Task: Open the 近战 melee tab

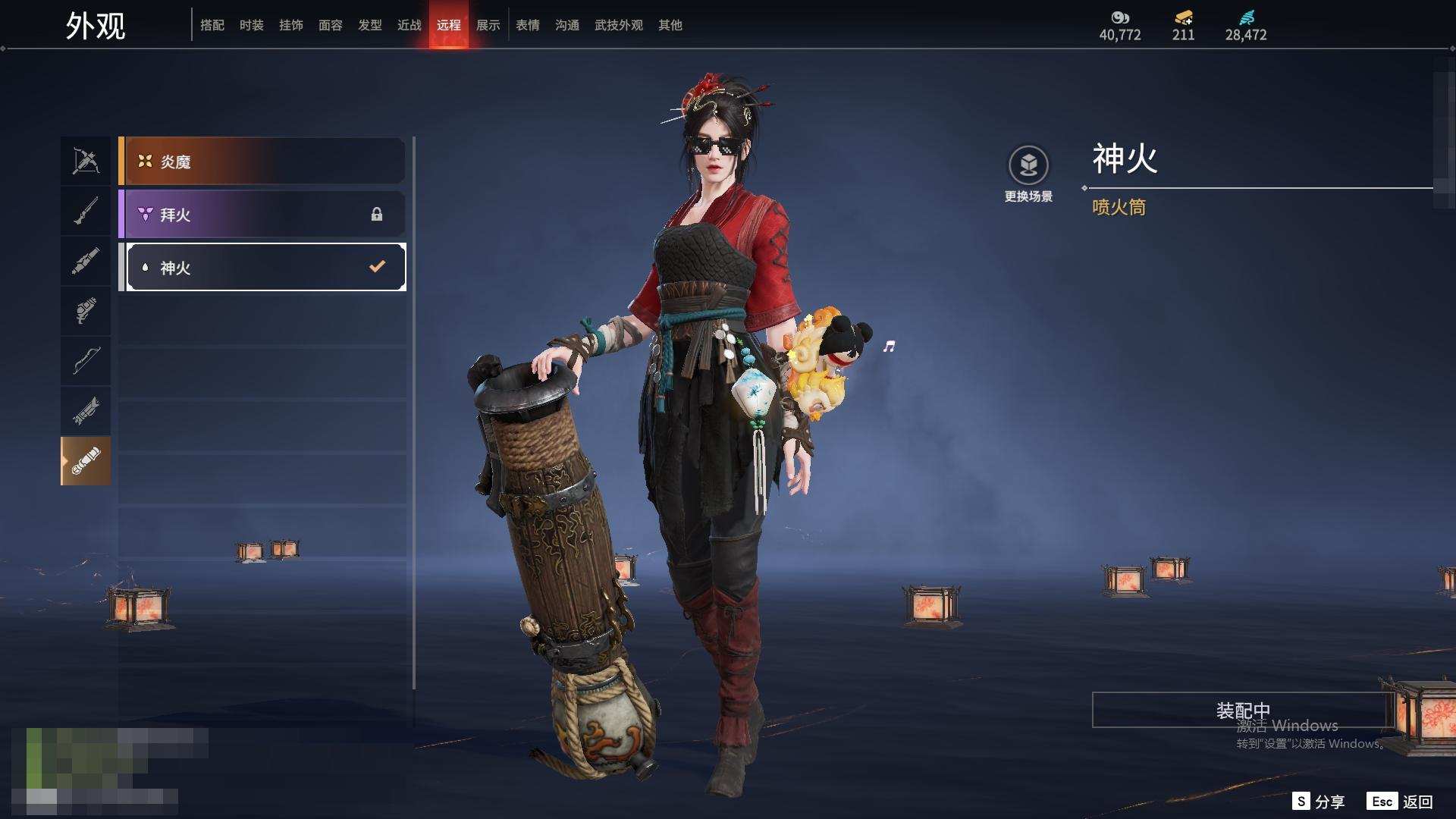Action: [x=409, y=25]
